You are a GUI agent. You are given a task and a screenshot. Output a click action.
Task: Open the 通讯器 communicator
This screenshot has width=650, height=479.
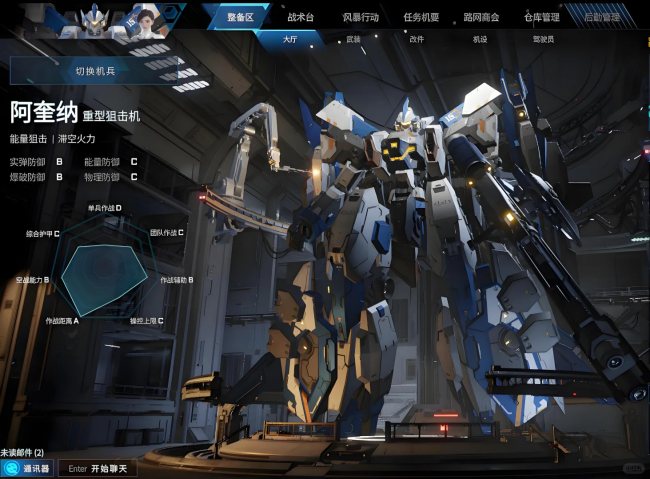[28, 468]
